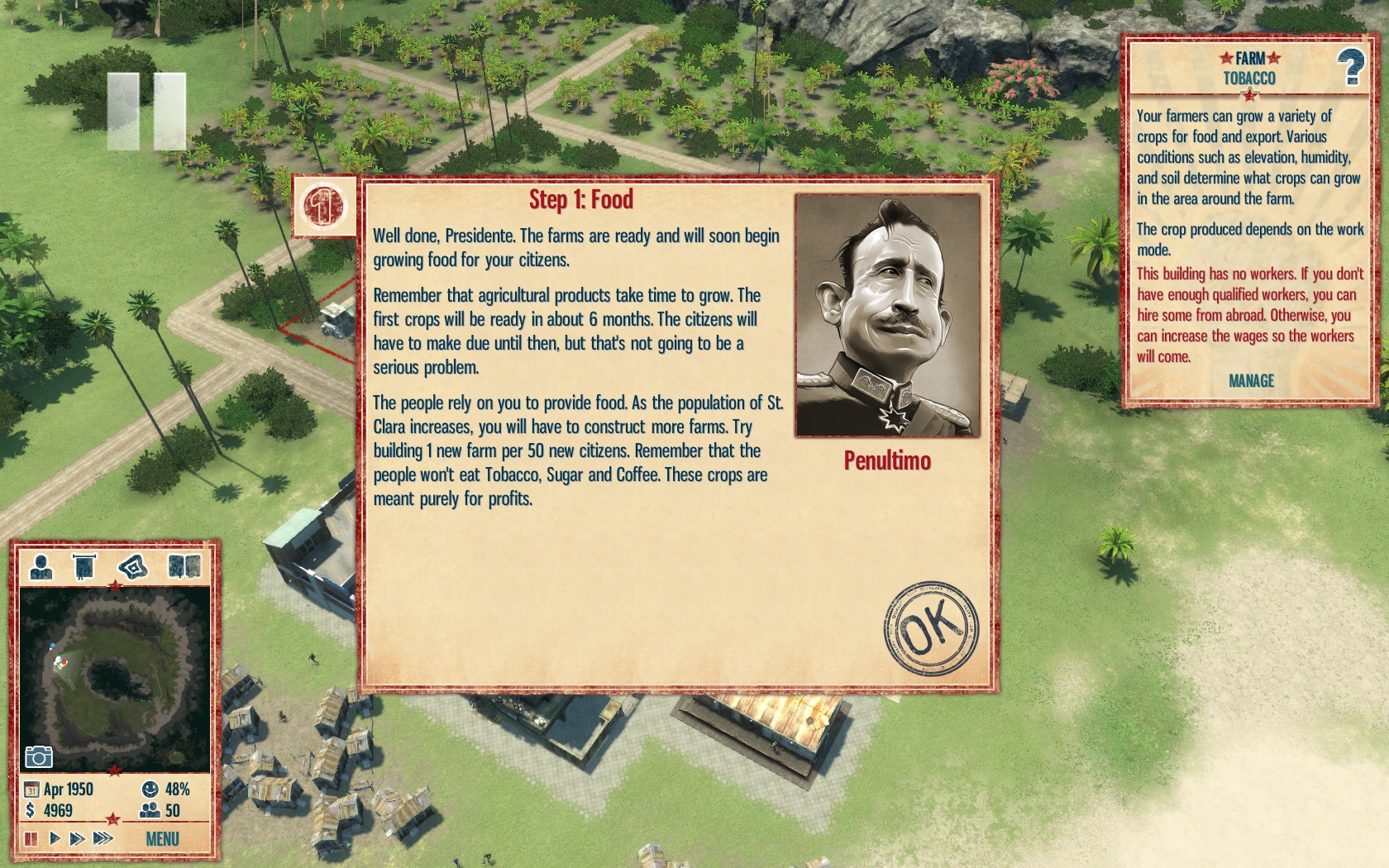Confirm the tutorial with the OK stamp
The image size is (1389, 868).
930,629
